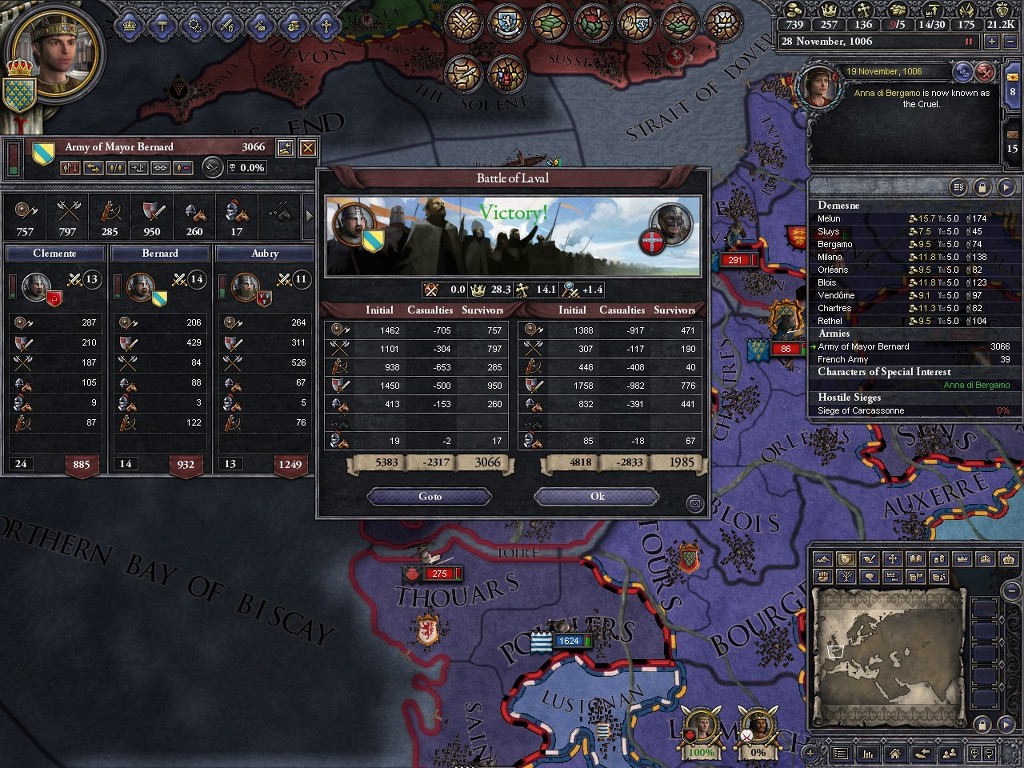The height and width of the screenshot is (768, 1024).
Task: Select Melun in the Demesne list
Action: coord(830,219)
